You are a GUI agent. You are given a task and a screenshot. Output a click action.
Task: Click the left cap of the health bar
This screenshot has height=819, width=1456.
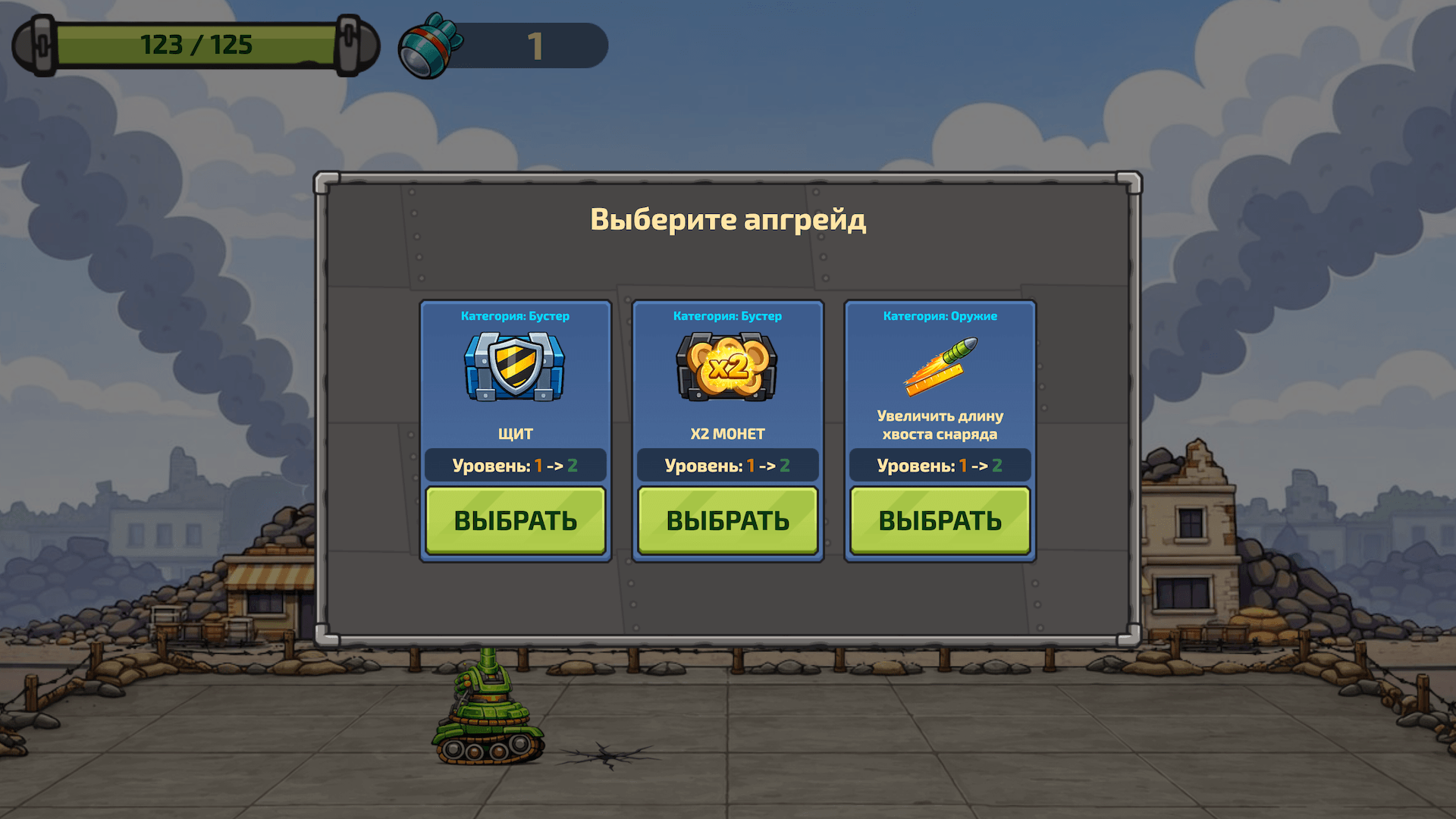[36, 45]
